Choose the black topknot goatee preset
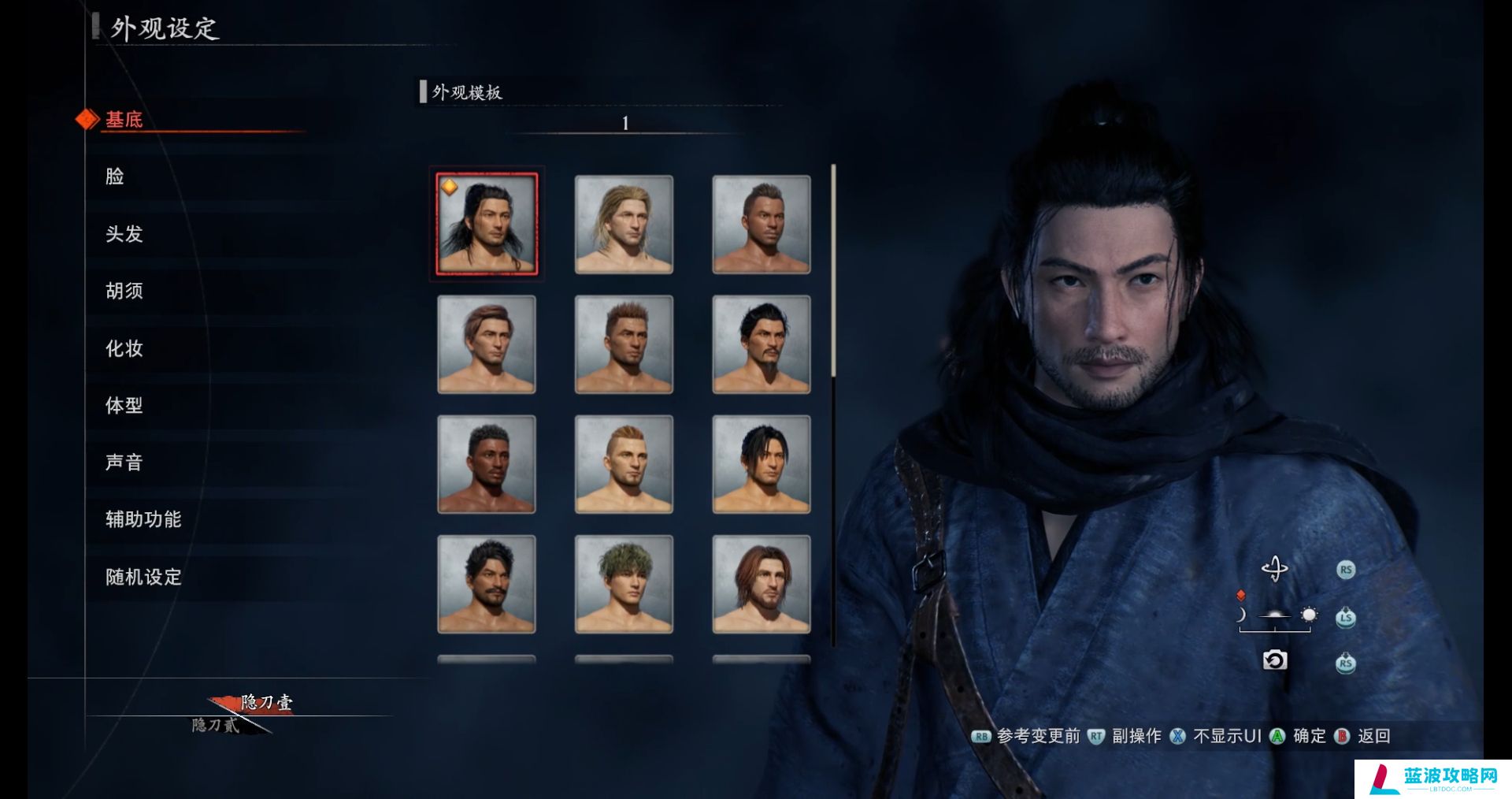 tap(762, 344)
